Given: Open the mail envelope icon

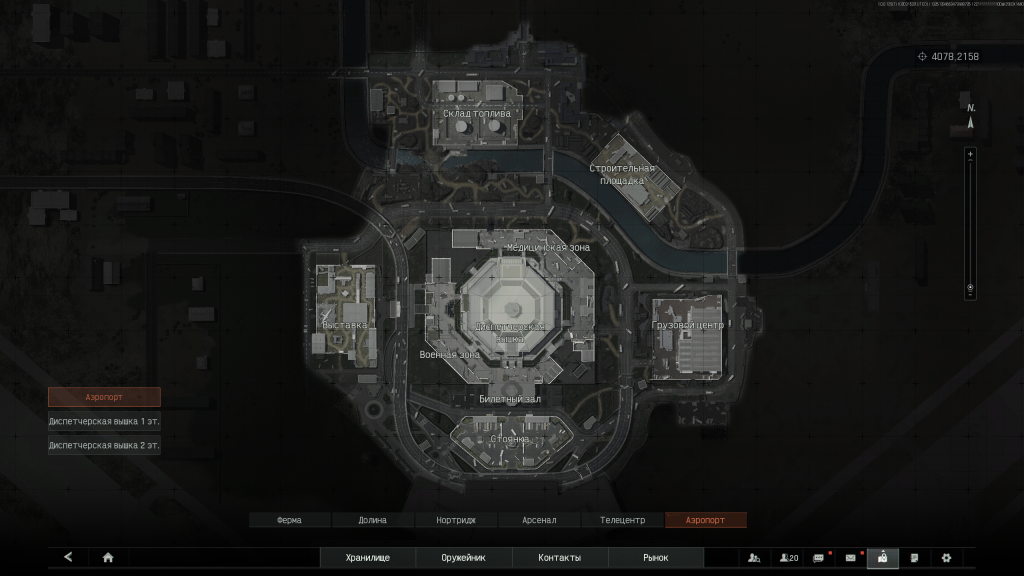Looking at the screenshot, I should [851, 558].
